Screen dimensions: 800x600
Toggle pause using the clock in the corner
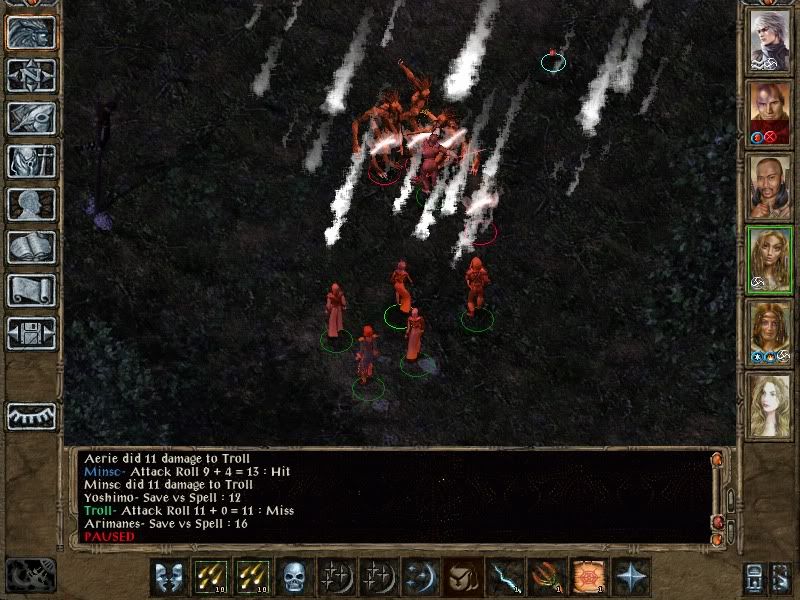coord(28,575)
